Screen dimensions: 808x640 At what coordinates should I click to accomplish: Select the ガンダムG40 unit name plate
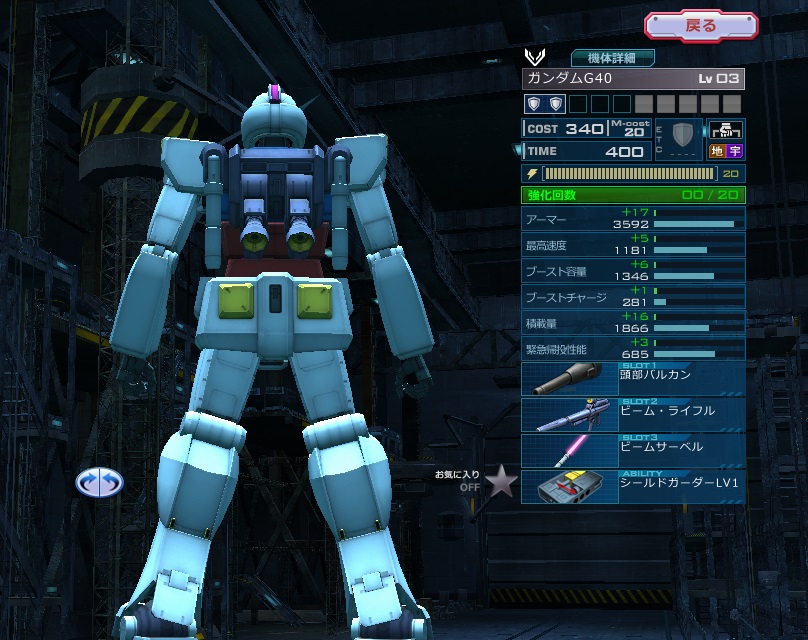point(632,79)
